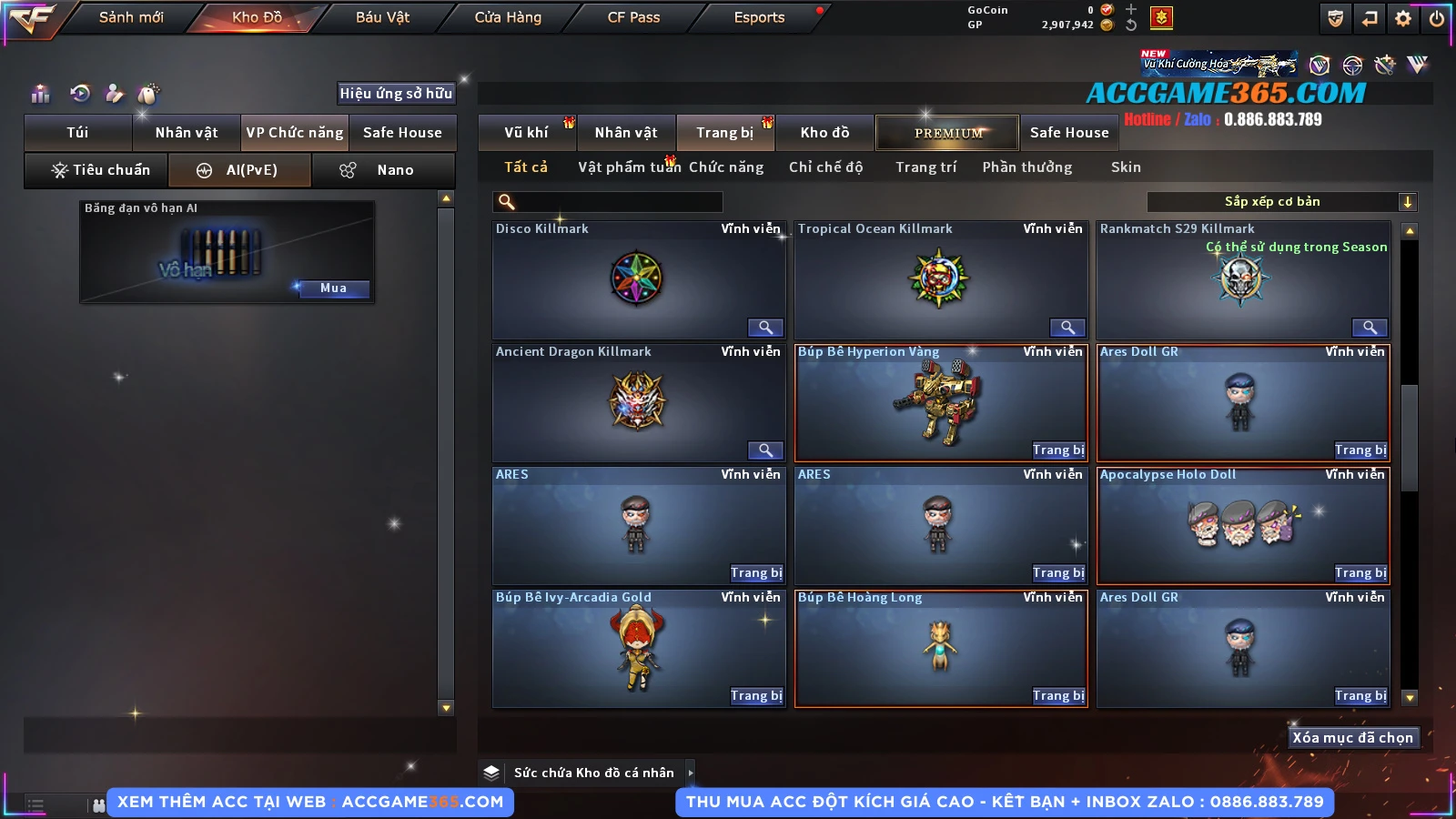Open the Báu Vật menu
This screenshot has height=819, width=1456.
click(x=382, y=17)
